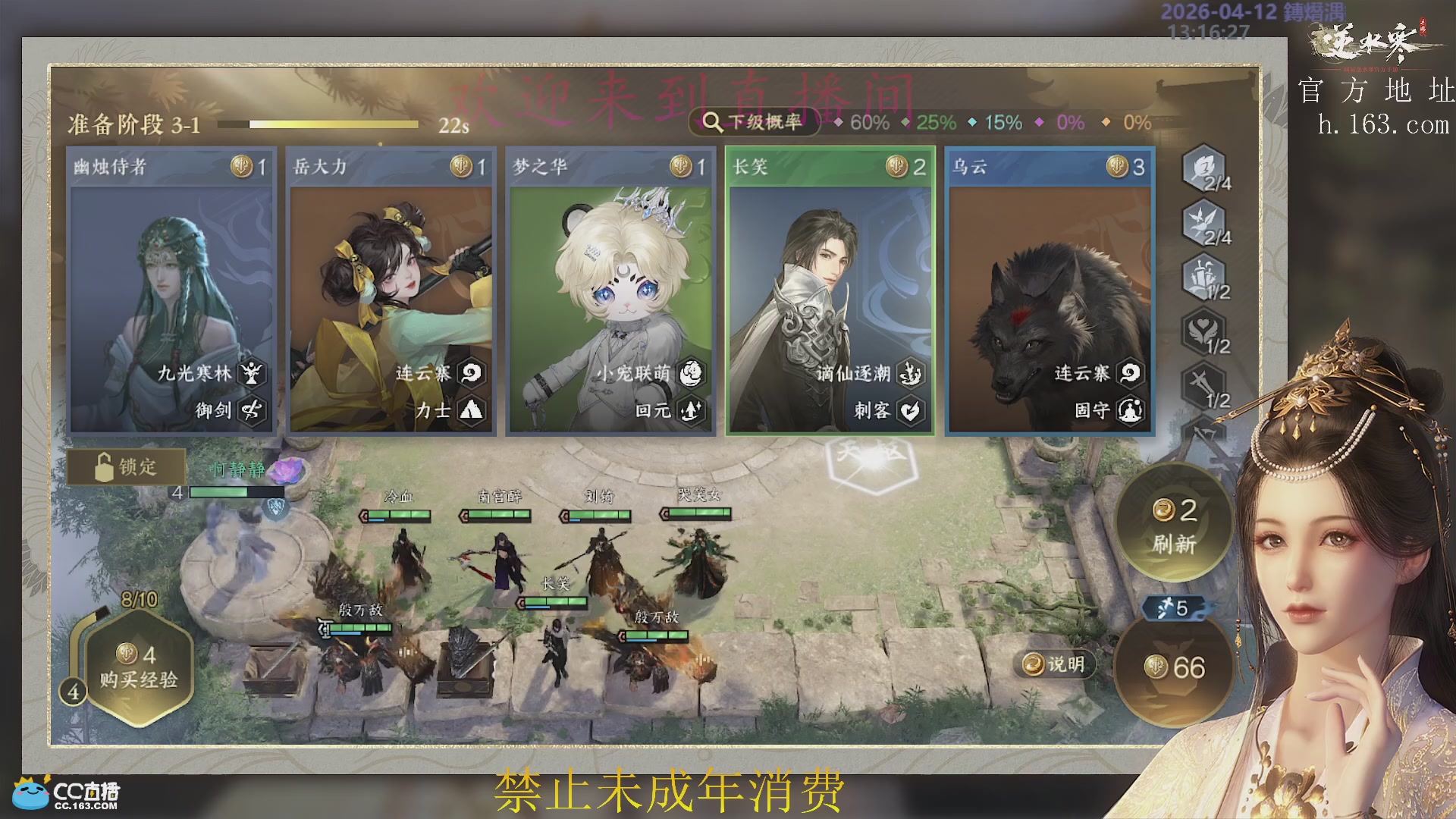
Task: Toggle the 锁定 shop lock
Action: tap(127, 467)
